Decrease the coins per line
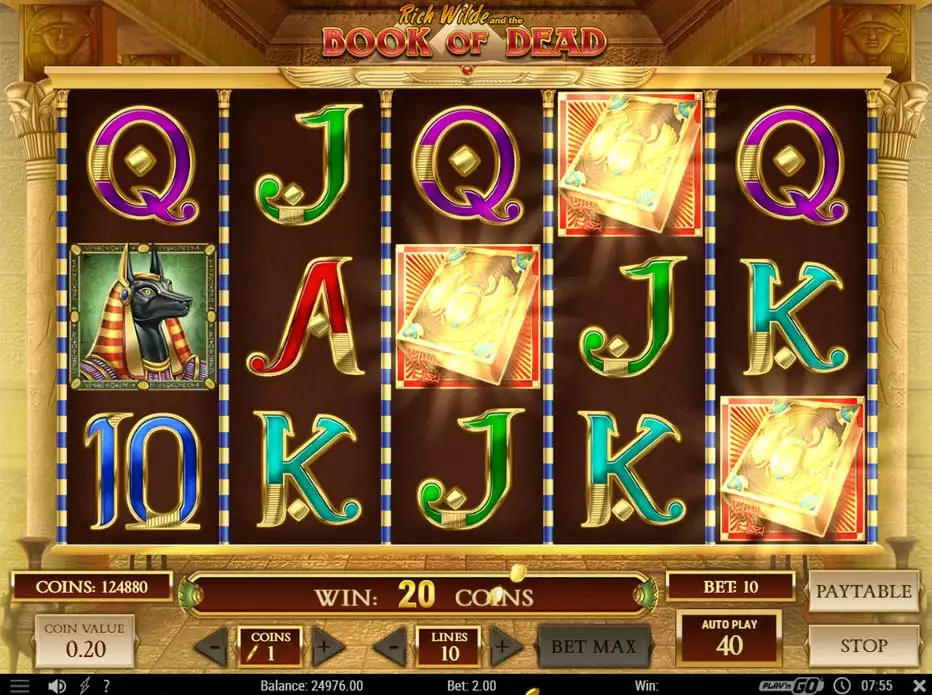 coord(211,647)
